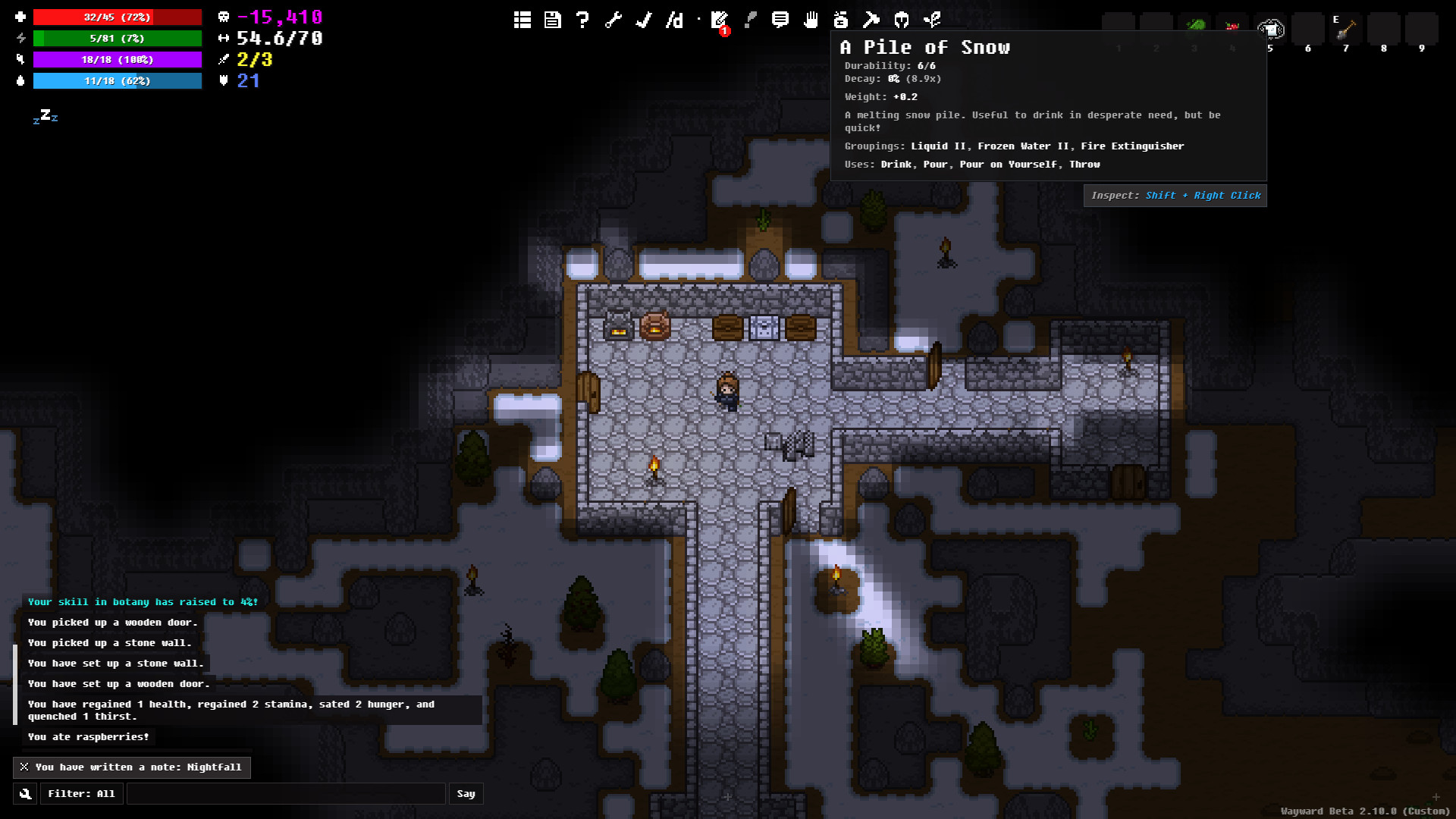Viewport: 1456px width, 819px height.
Task: Open skills with the sprout icon
Action: (x=933, y=20)
